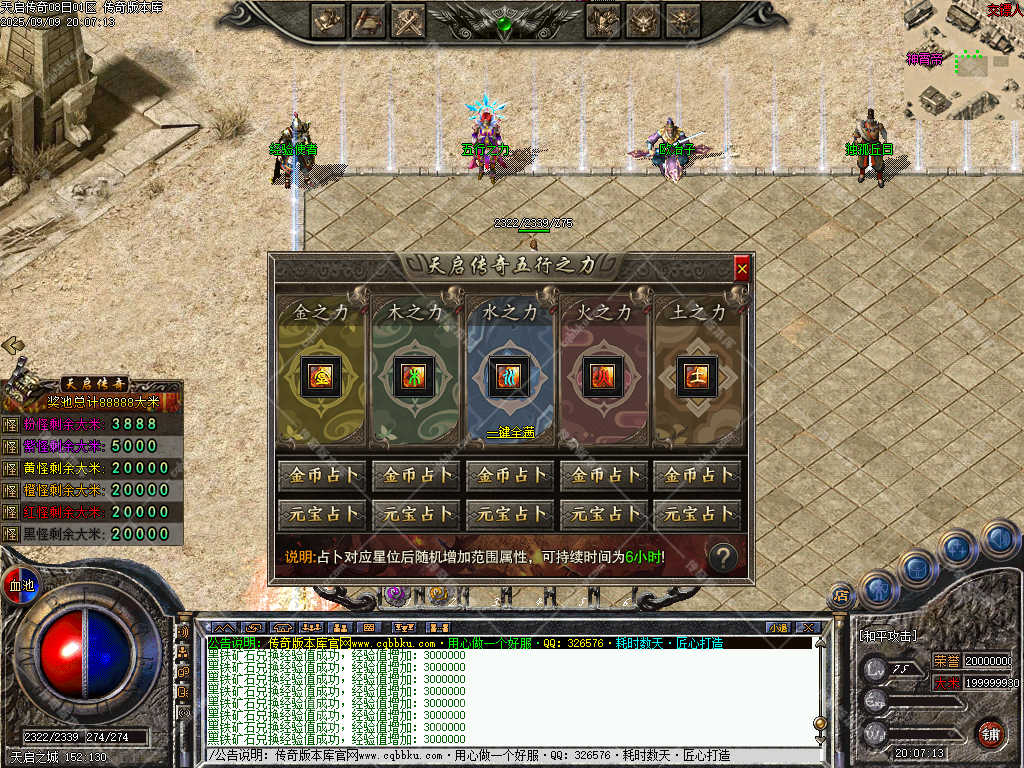
Task: Select the 木之力 card icon
Action: (413, 376)
